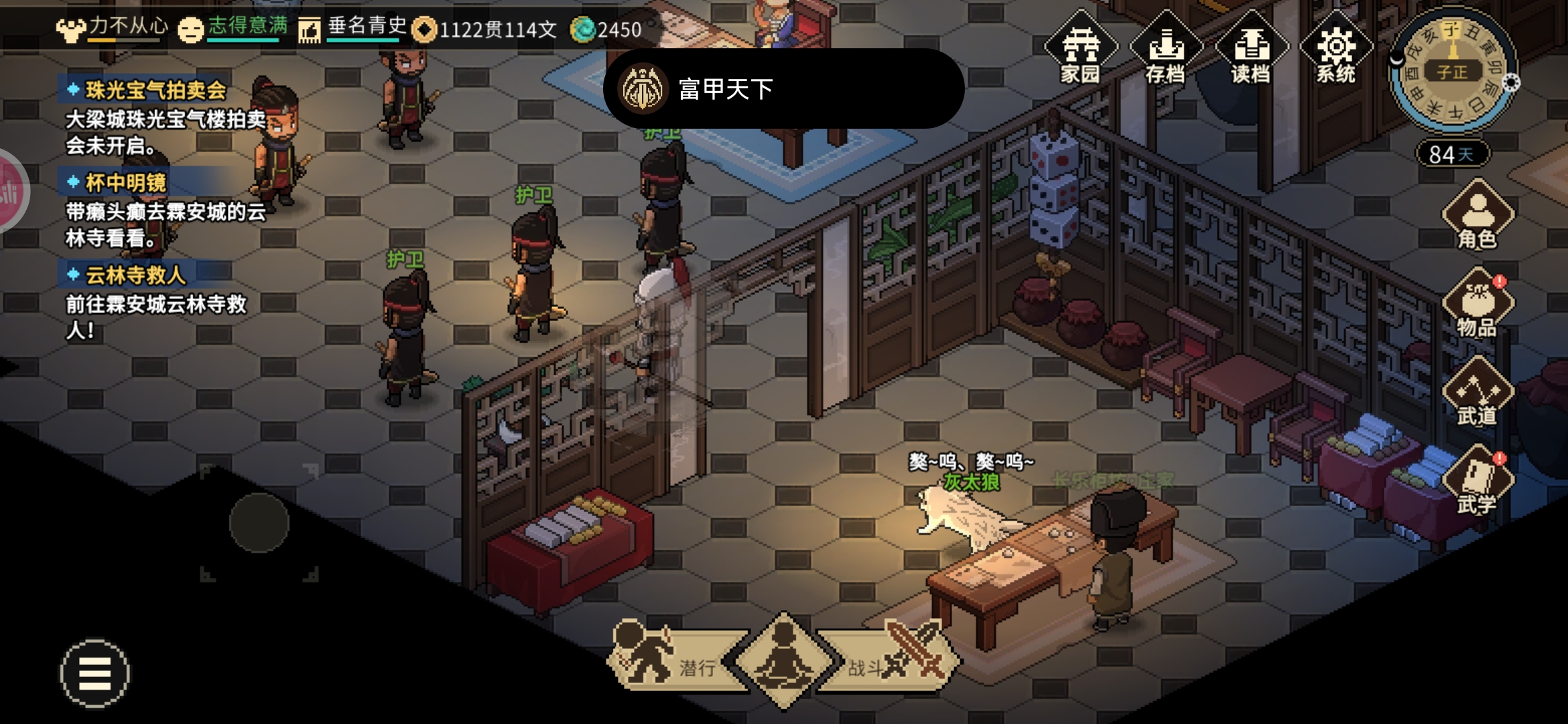
Task: Toggle the meditation pose button
Action: click(783, 660)
